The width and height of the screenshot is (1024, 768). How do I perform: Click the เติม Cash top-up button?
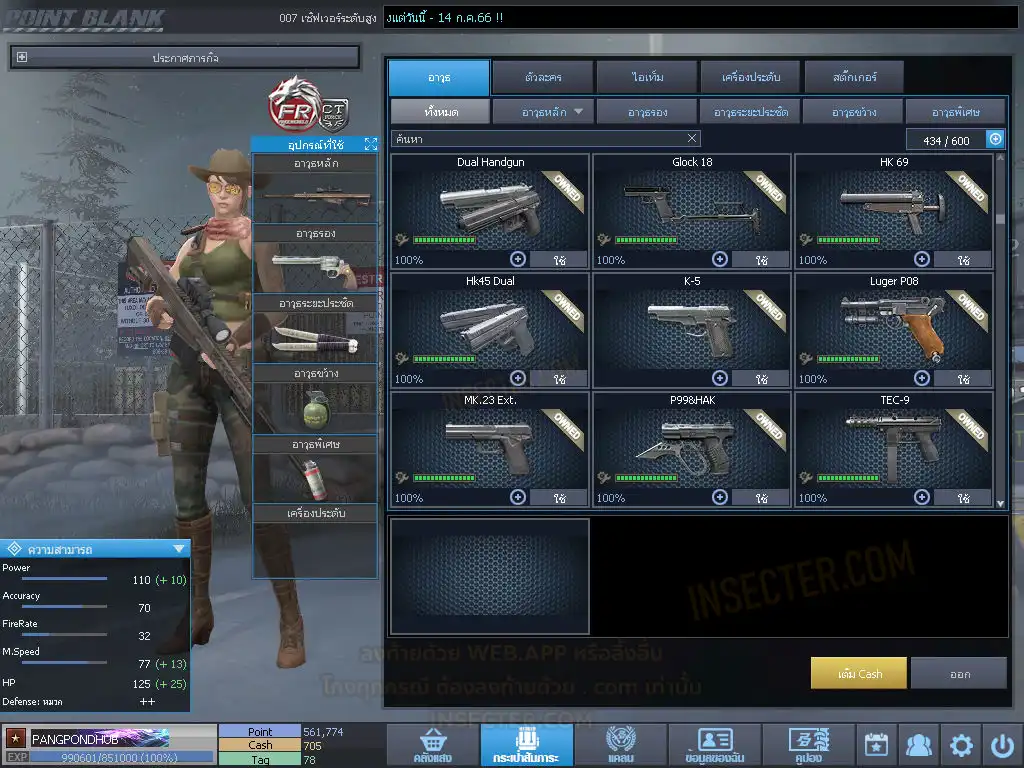(859, 673)
